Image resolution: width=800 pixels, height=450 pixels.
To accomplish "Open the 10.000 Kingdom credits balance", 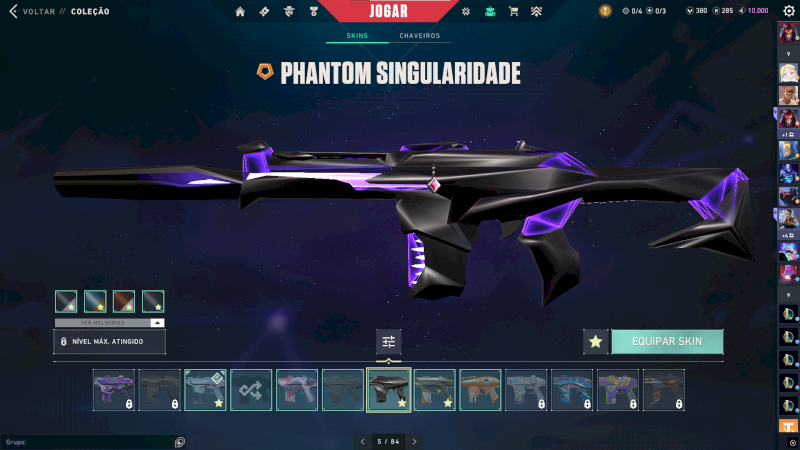I will click(x=752, y=11).
